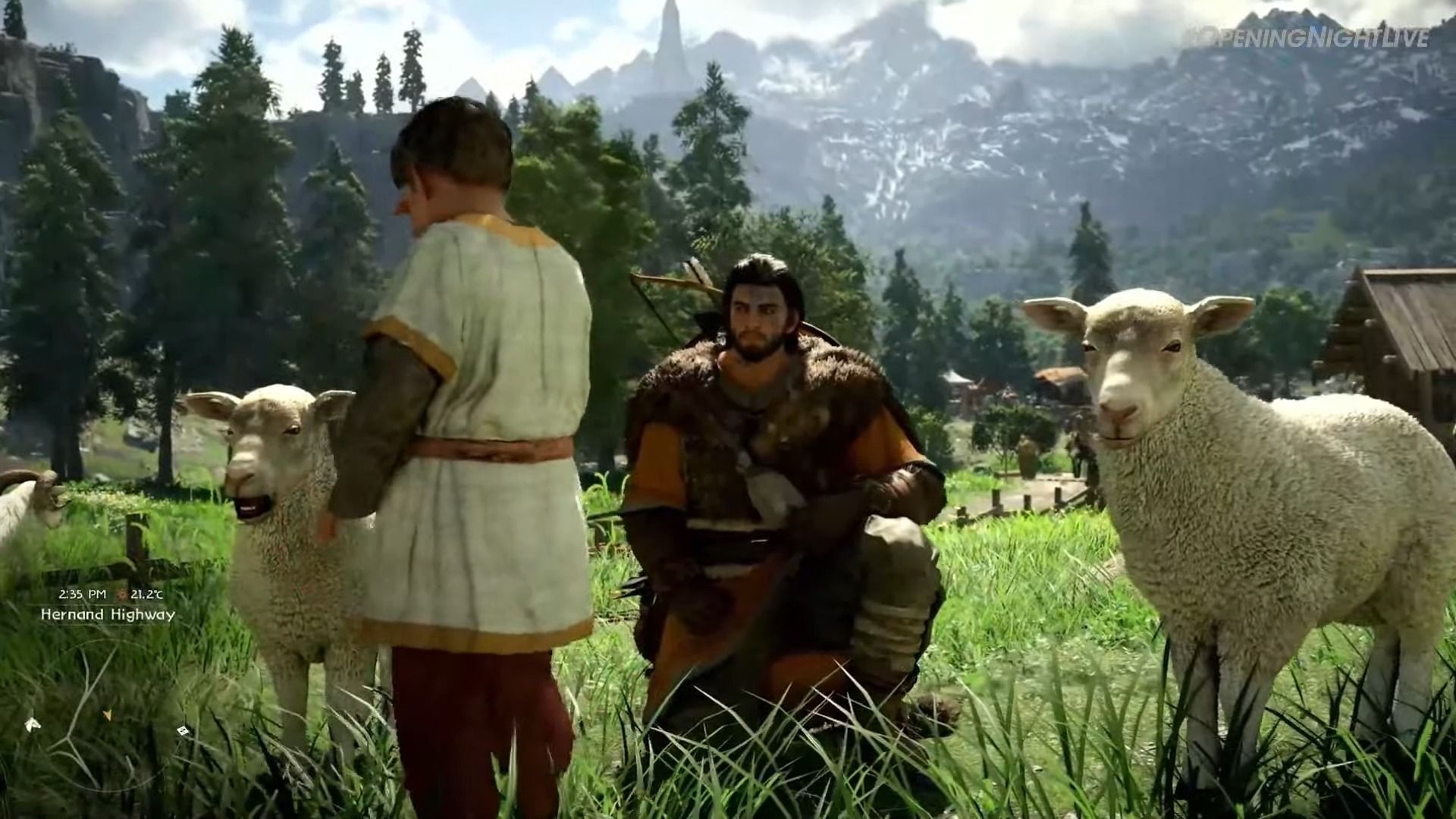Click the white marker at minimap's left edge
Screen dimensions: 1456x819
tap(30, 724)
